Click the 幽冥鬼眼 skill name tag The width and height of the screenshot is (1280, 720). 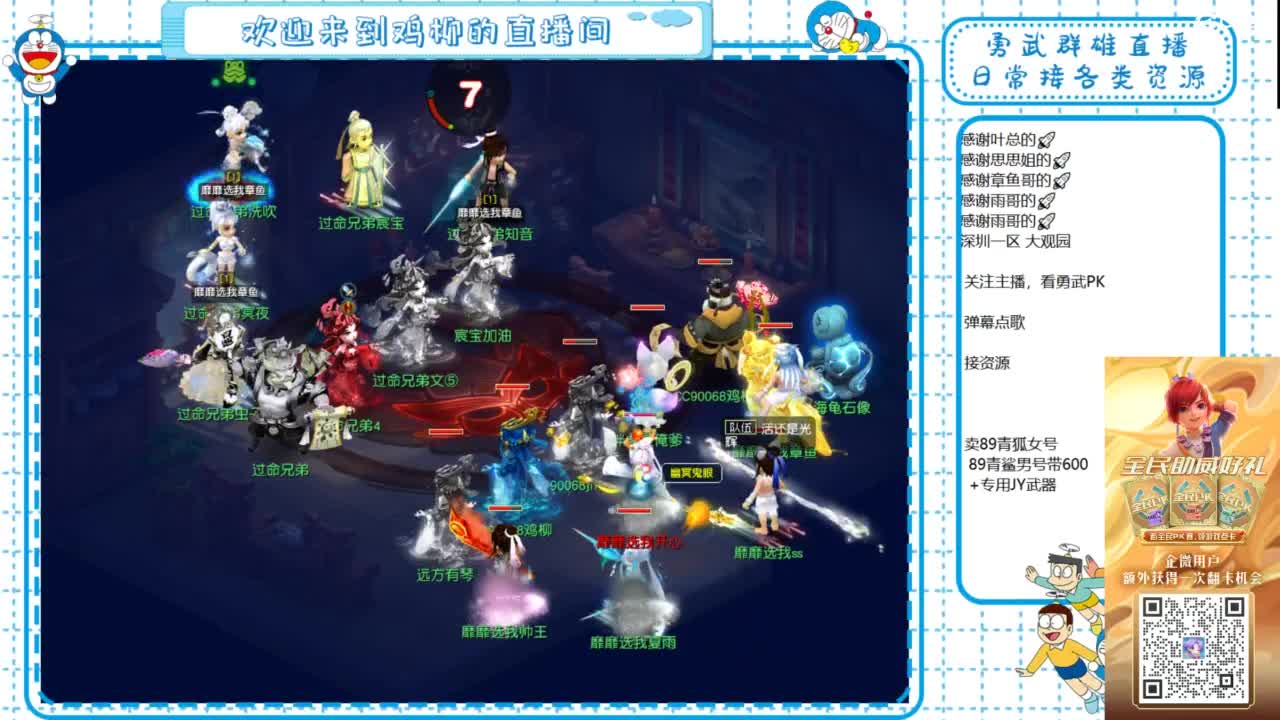693,472
